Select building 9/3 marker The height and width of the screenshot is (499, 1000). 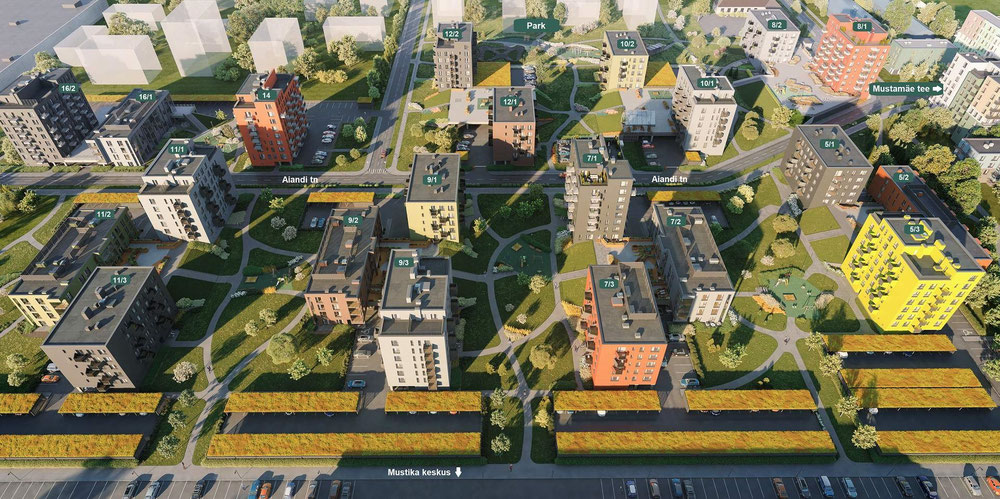(404, 262)
